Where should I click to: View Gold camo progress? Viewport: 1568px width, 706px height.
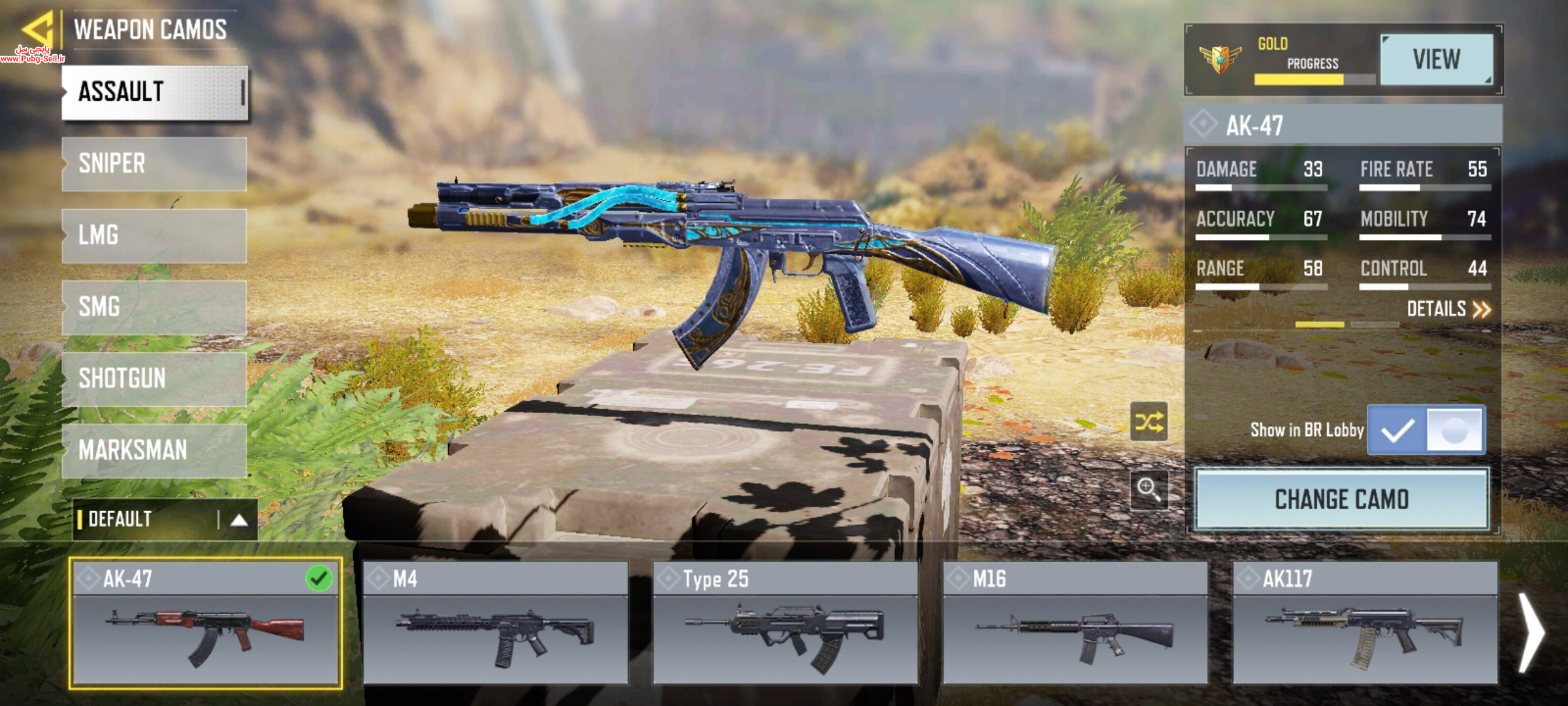click(x=1436, y=59)
